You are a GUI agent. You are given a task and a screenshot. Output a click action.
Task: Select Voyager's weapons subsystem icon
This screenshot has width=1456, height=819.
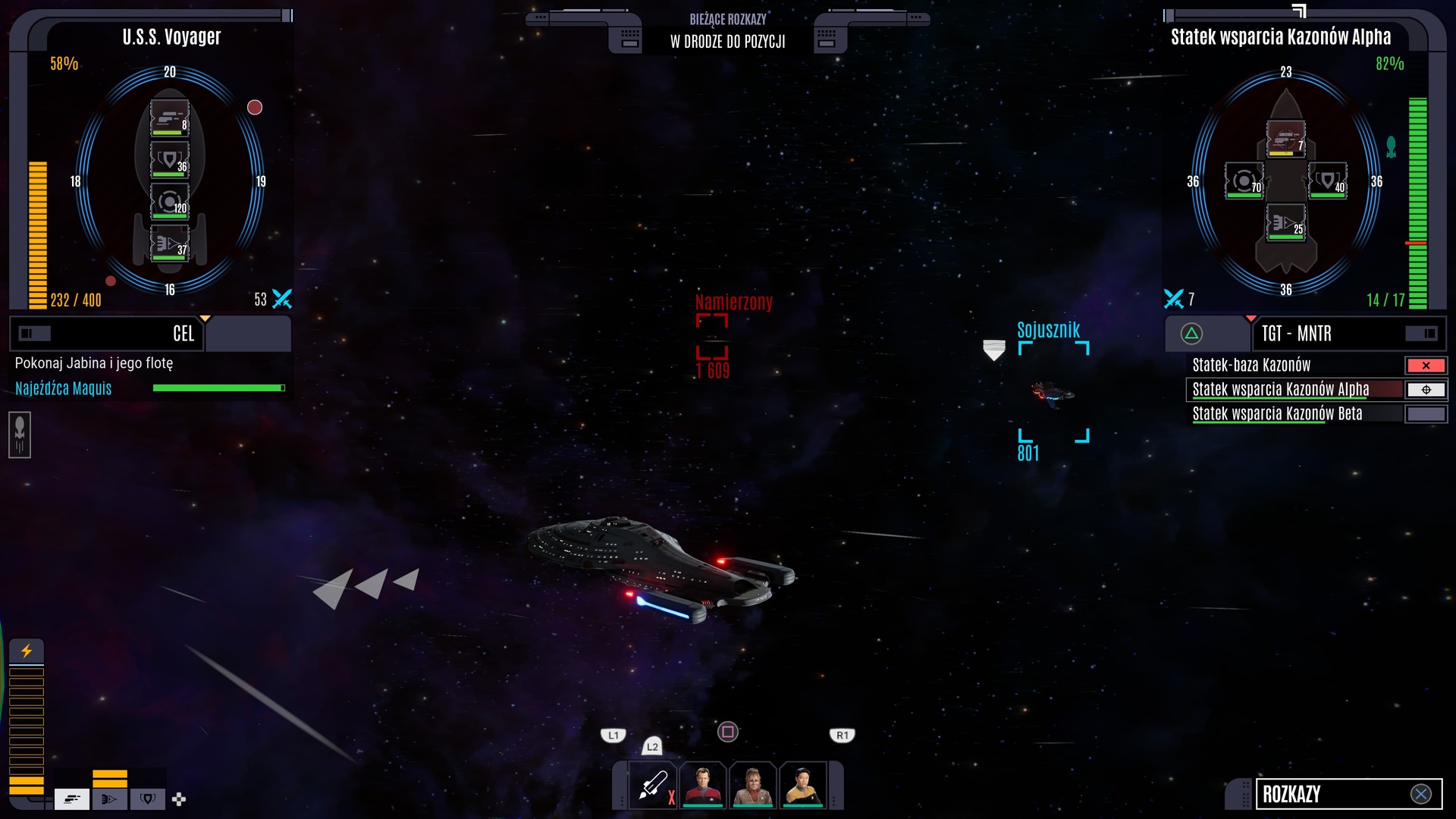pyautogui.click(x=169, y=118)
